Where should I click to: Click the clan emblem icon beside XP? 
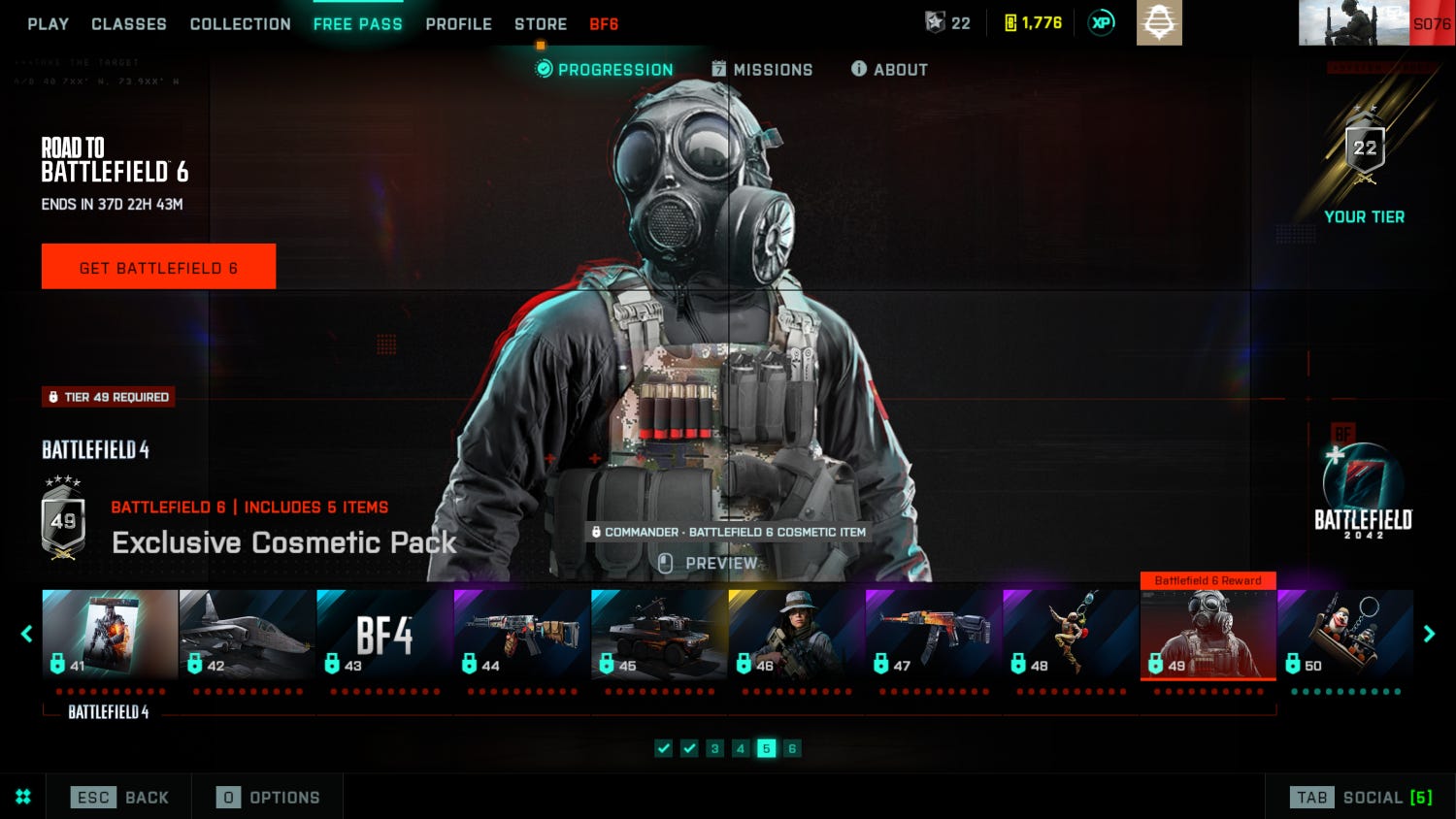(x=1159, y=21)
